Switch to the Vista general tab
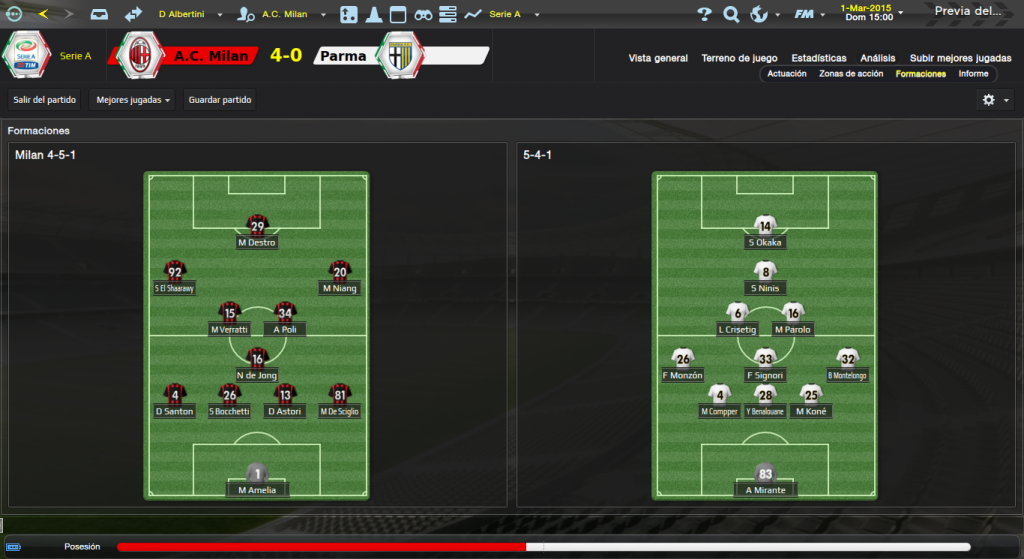 pyautogui.click(x=658, y=58)
